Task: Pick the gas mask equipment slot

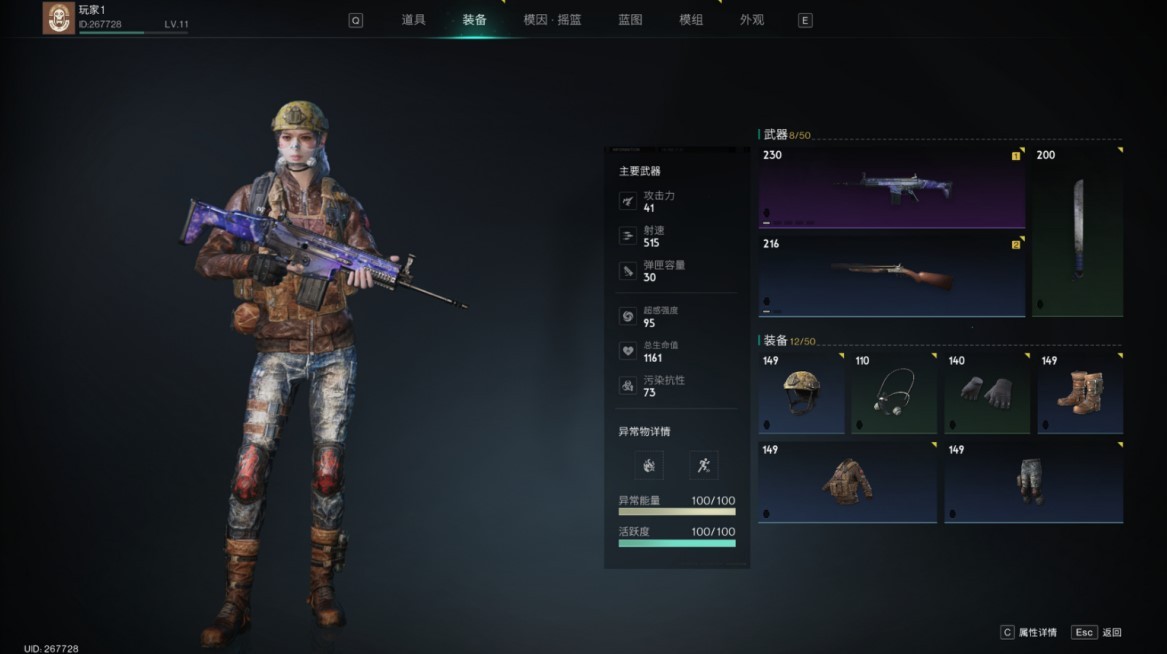Action: click(894, 392)
